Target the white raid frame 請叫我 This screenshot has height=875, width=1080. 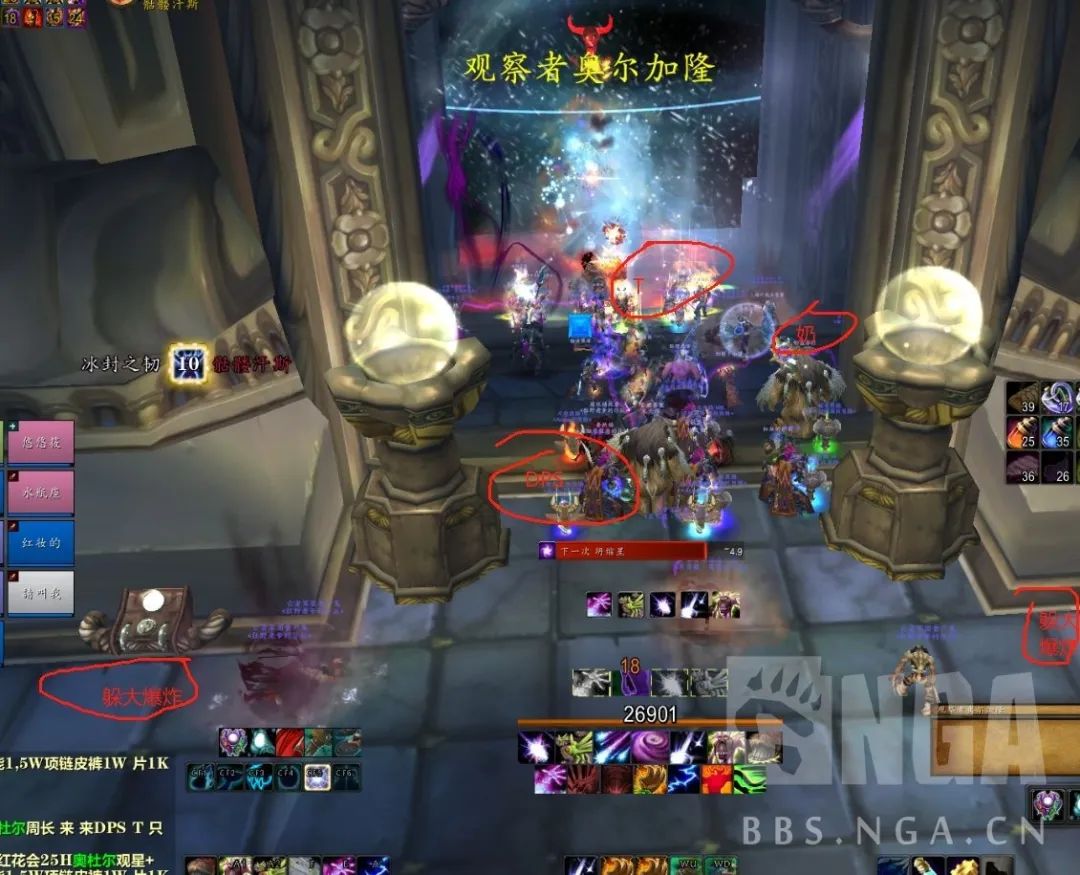point(41,593)
